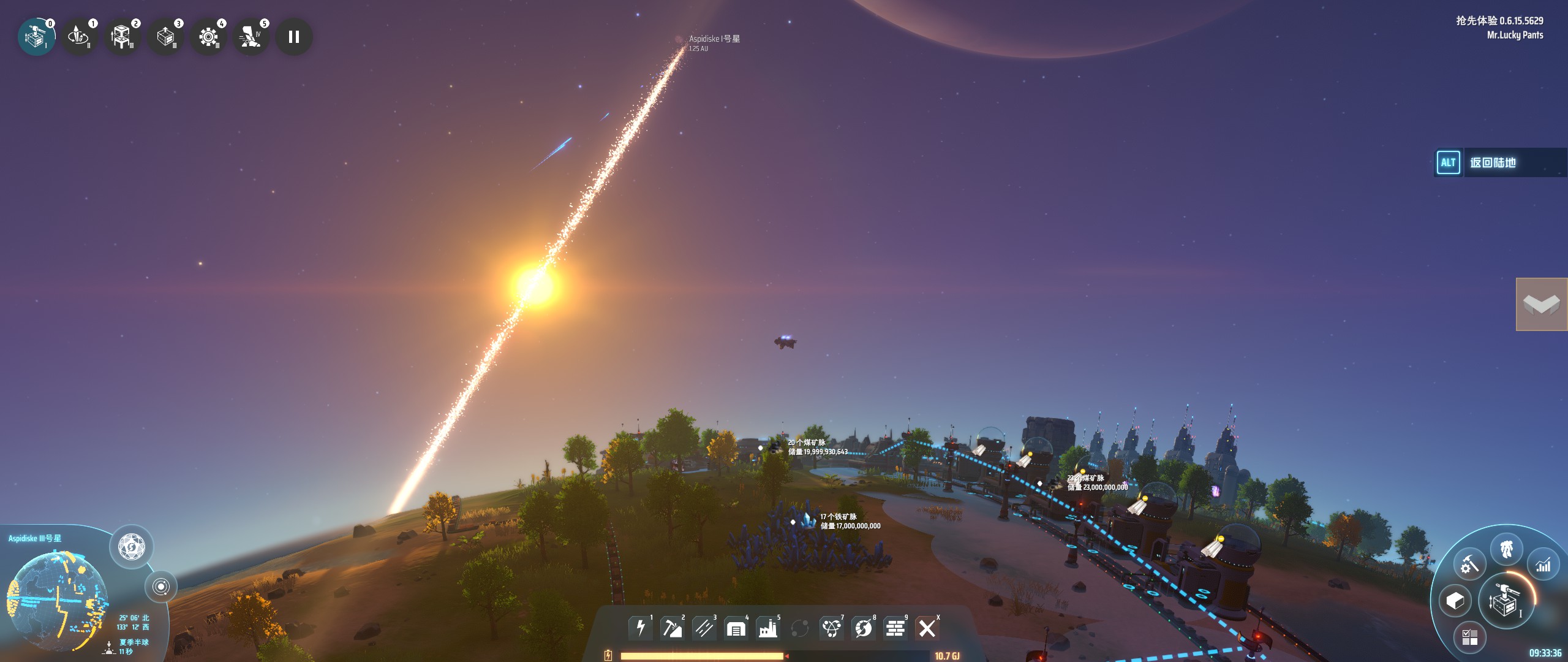Select the factory production build category
This screenshot has height=662, width=1568.
point(767,628)
